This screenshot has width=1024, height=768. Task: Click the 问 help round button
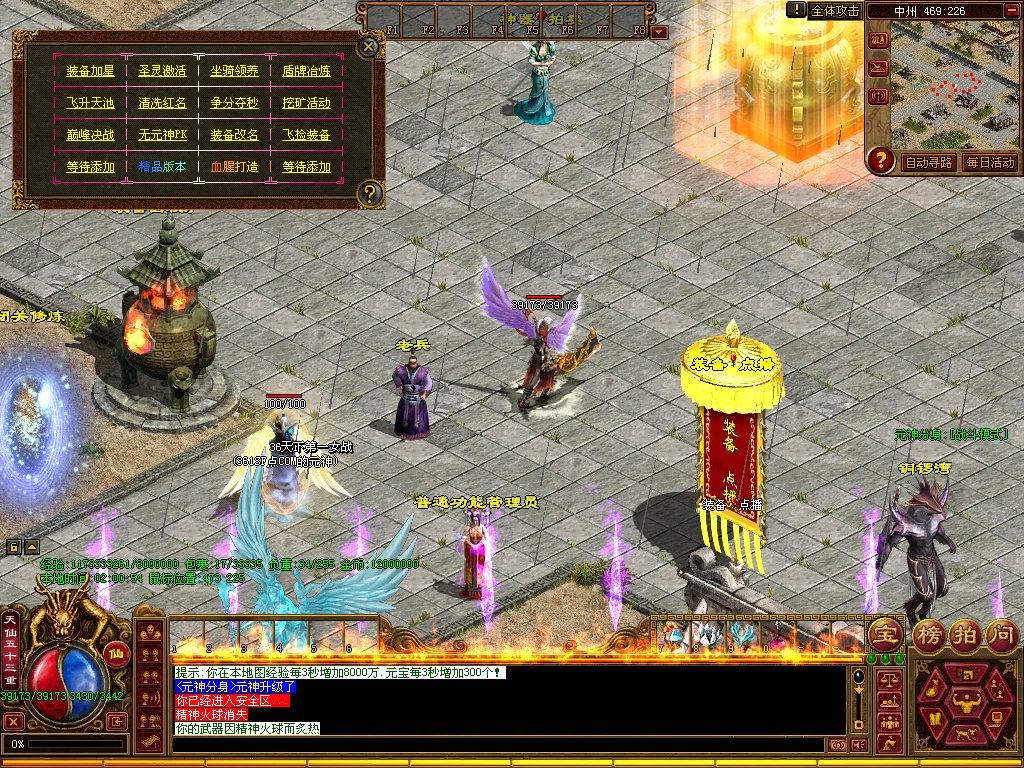[1002, 633]
